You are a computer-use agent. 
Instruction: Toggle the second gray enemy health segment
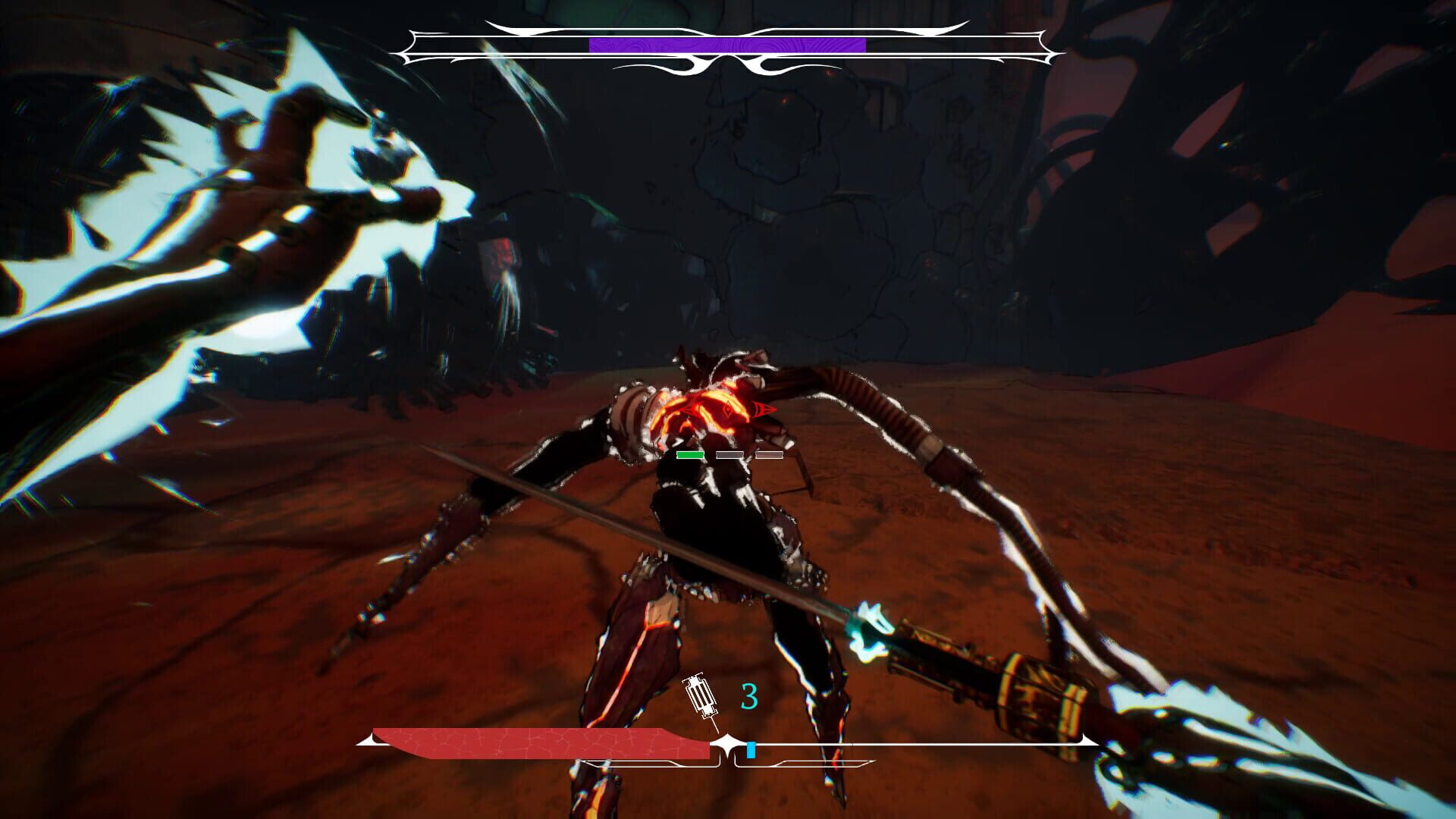(x=768, y=456)
